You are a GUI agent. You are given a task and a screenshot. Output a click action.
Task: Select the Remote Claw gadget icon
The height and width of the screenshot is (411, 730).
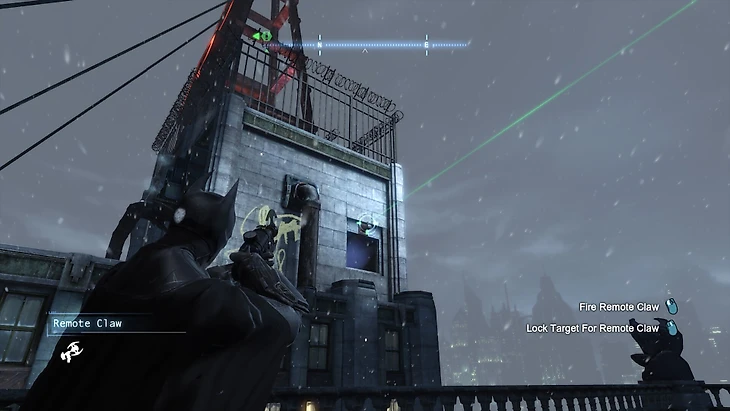point(71,351)
